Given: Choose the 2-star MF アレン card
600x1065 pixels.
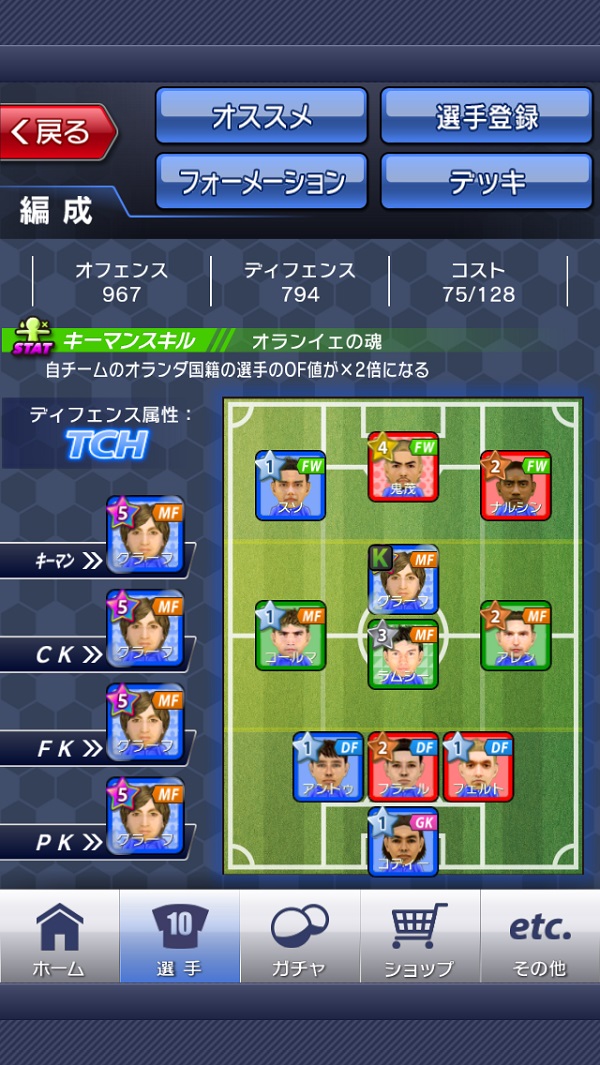Looking at the screenshot, I should 515,635.
